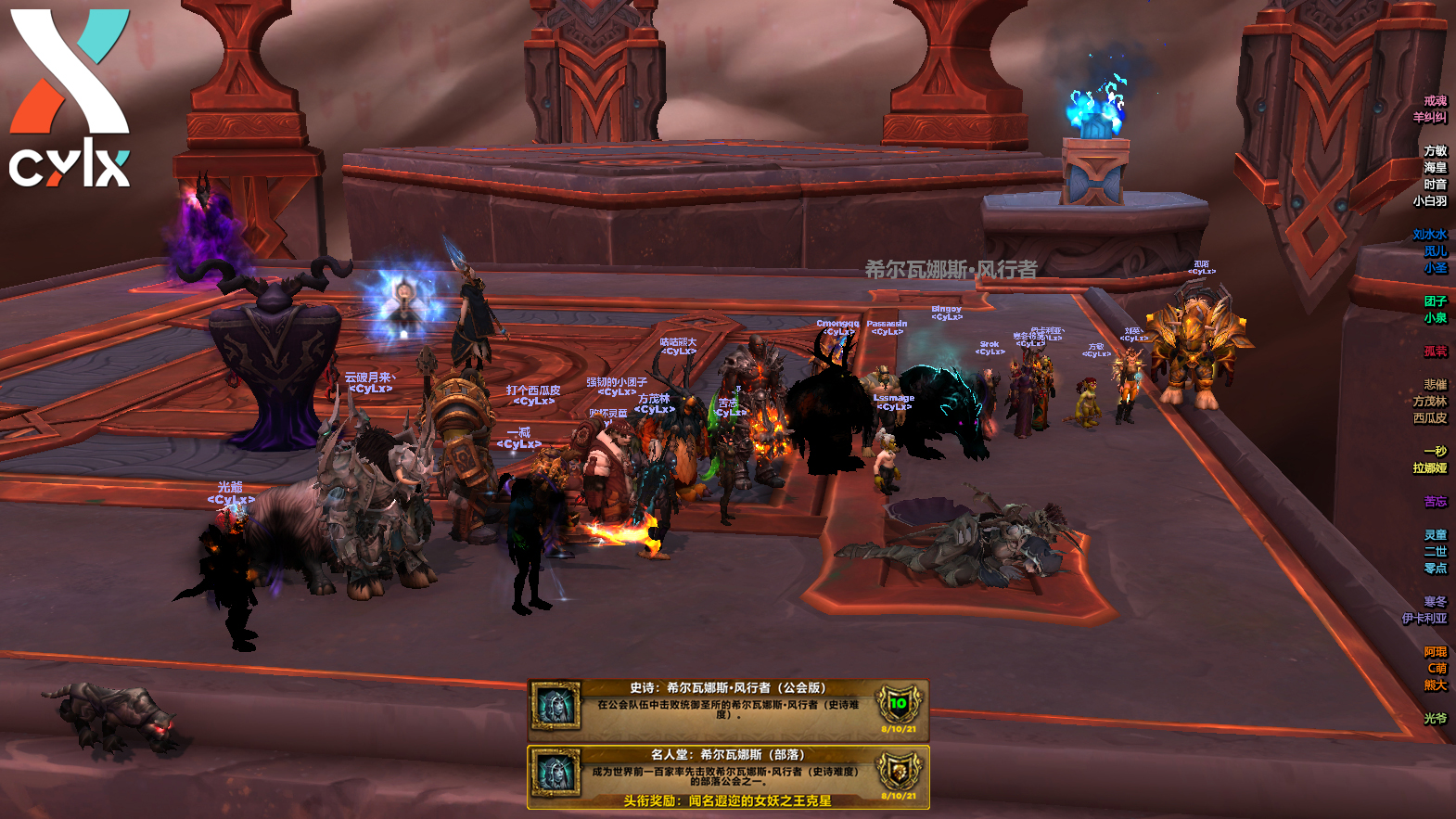
Task: Select 零点 from the raid list
Action: point(1435,569)
